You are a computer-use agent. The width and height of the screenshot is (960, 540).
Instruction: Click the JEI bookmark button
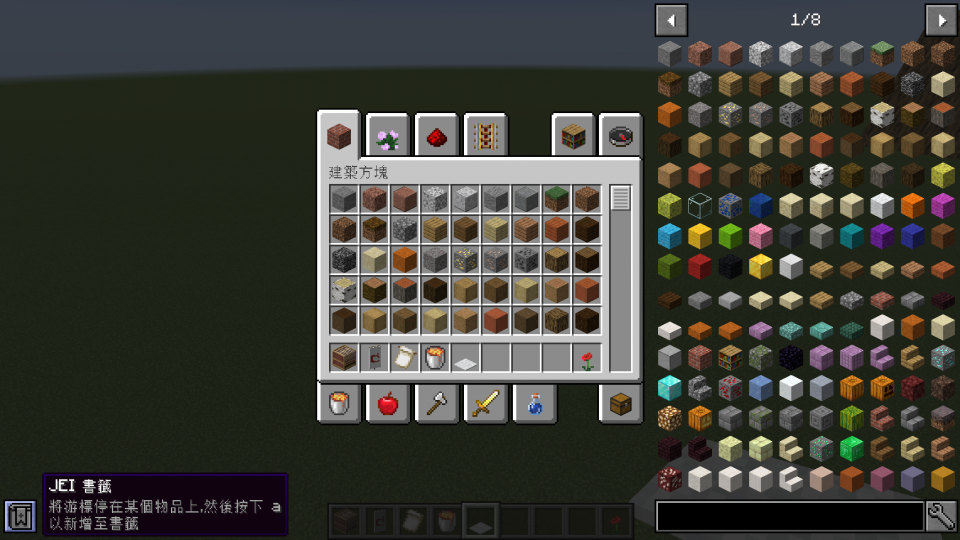point(19,516)
